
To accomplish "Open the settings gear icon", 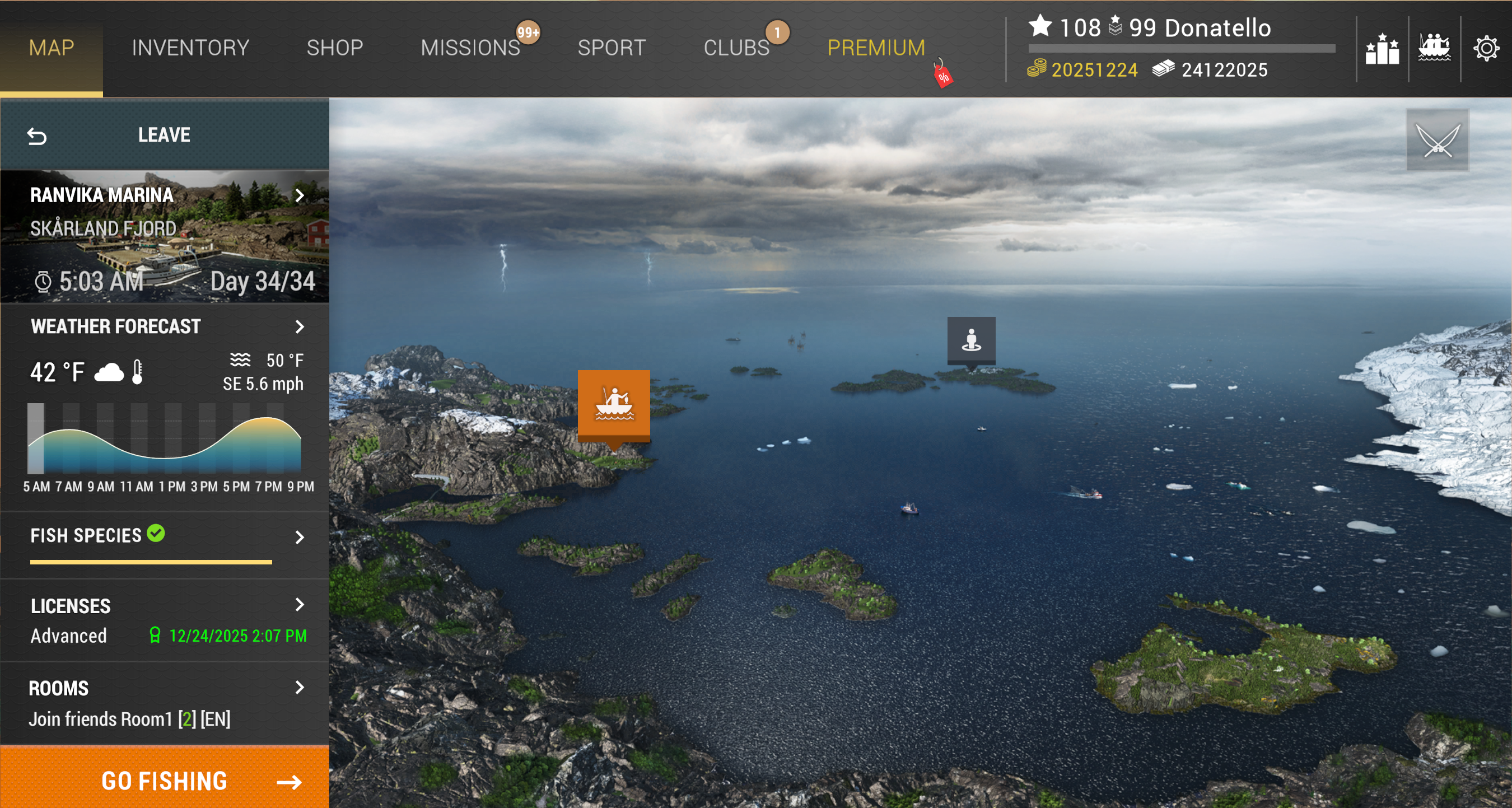I will (x=1486, y=48).
